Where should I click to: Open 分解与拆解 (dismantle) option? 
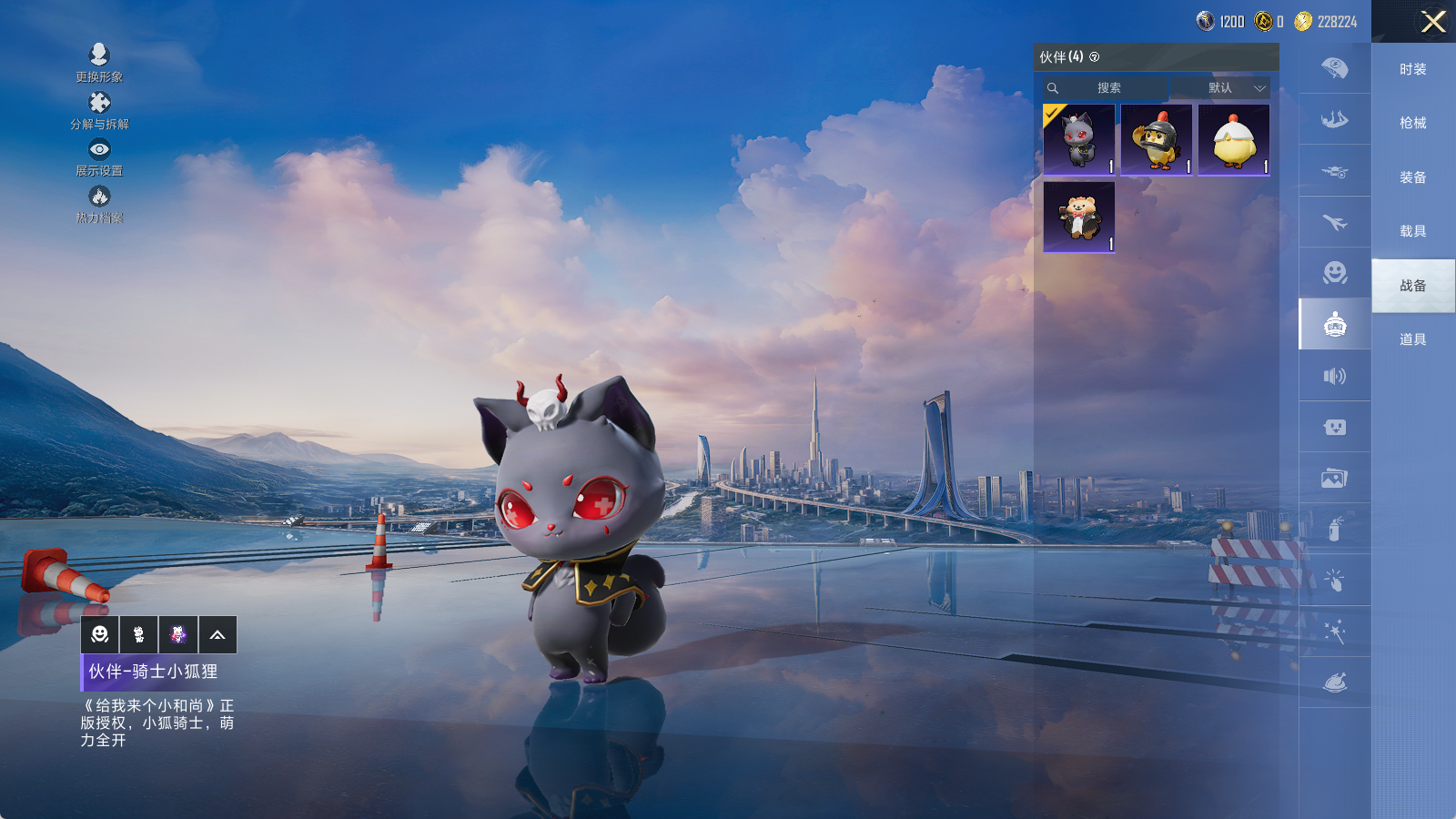point(99,110)
